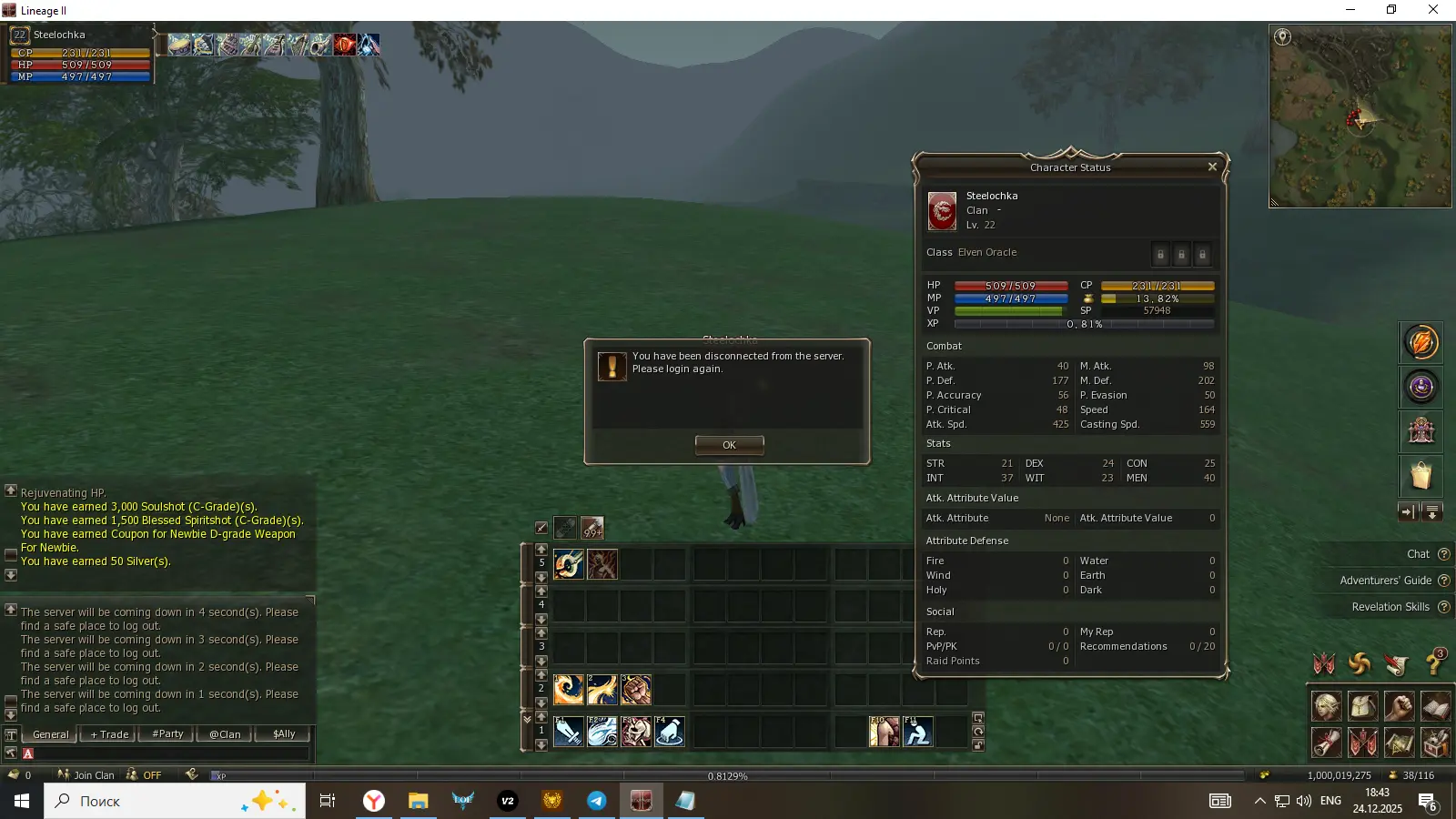Confirm the disconnect message with OK
Image resolution: width=1456 pixels, height=819 pixels.
point(729,445)
